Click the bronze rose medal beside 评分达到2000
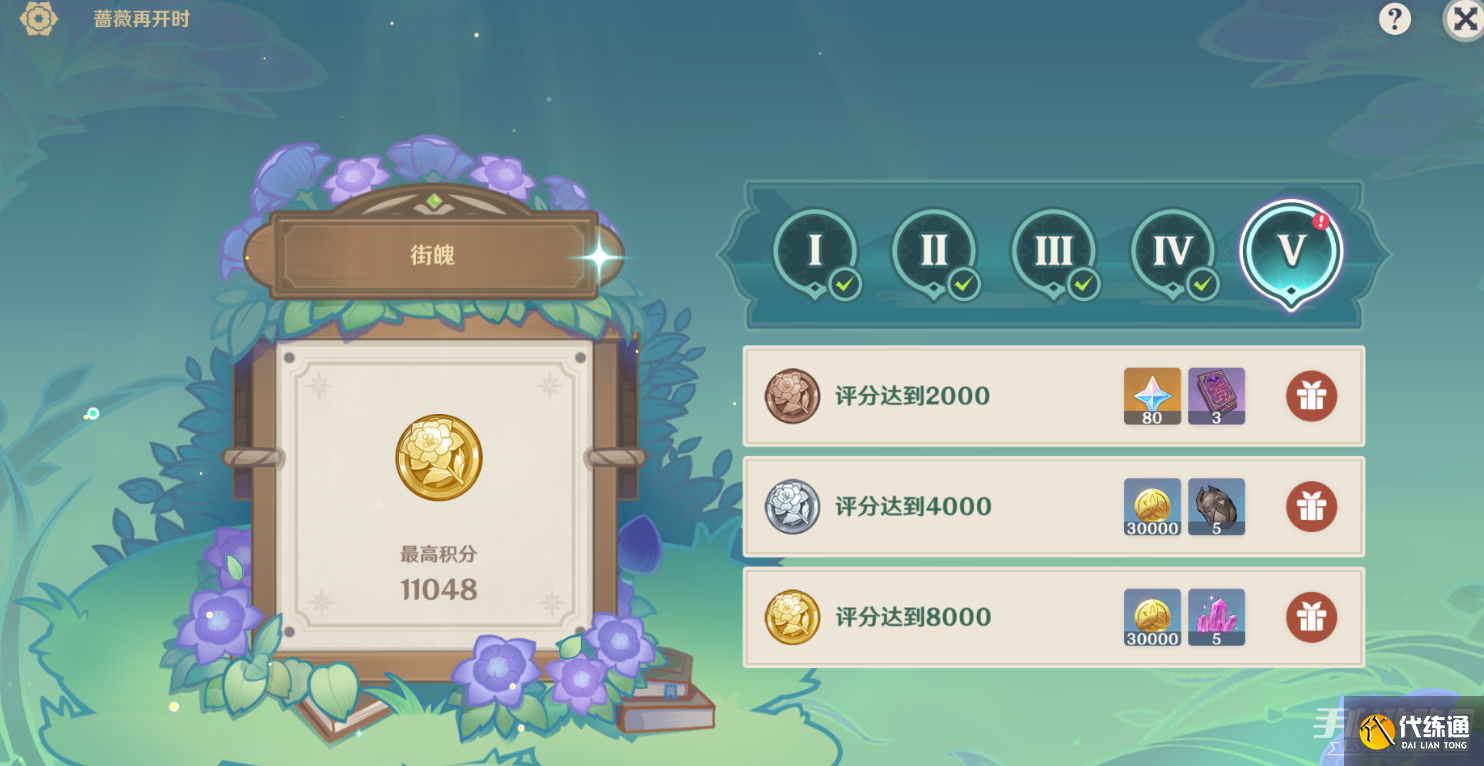The width and height of the screenshot is (1484, 766). [x=792, y=396]
